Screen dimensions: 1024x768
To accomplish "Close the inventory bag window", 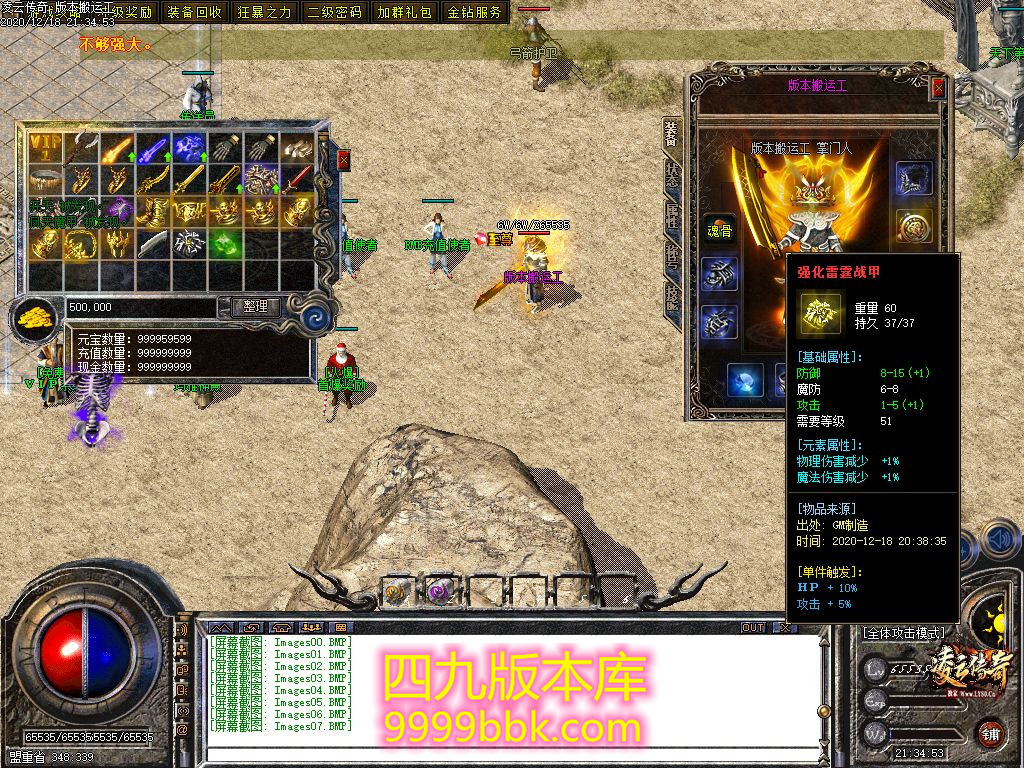I will 344,159.
